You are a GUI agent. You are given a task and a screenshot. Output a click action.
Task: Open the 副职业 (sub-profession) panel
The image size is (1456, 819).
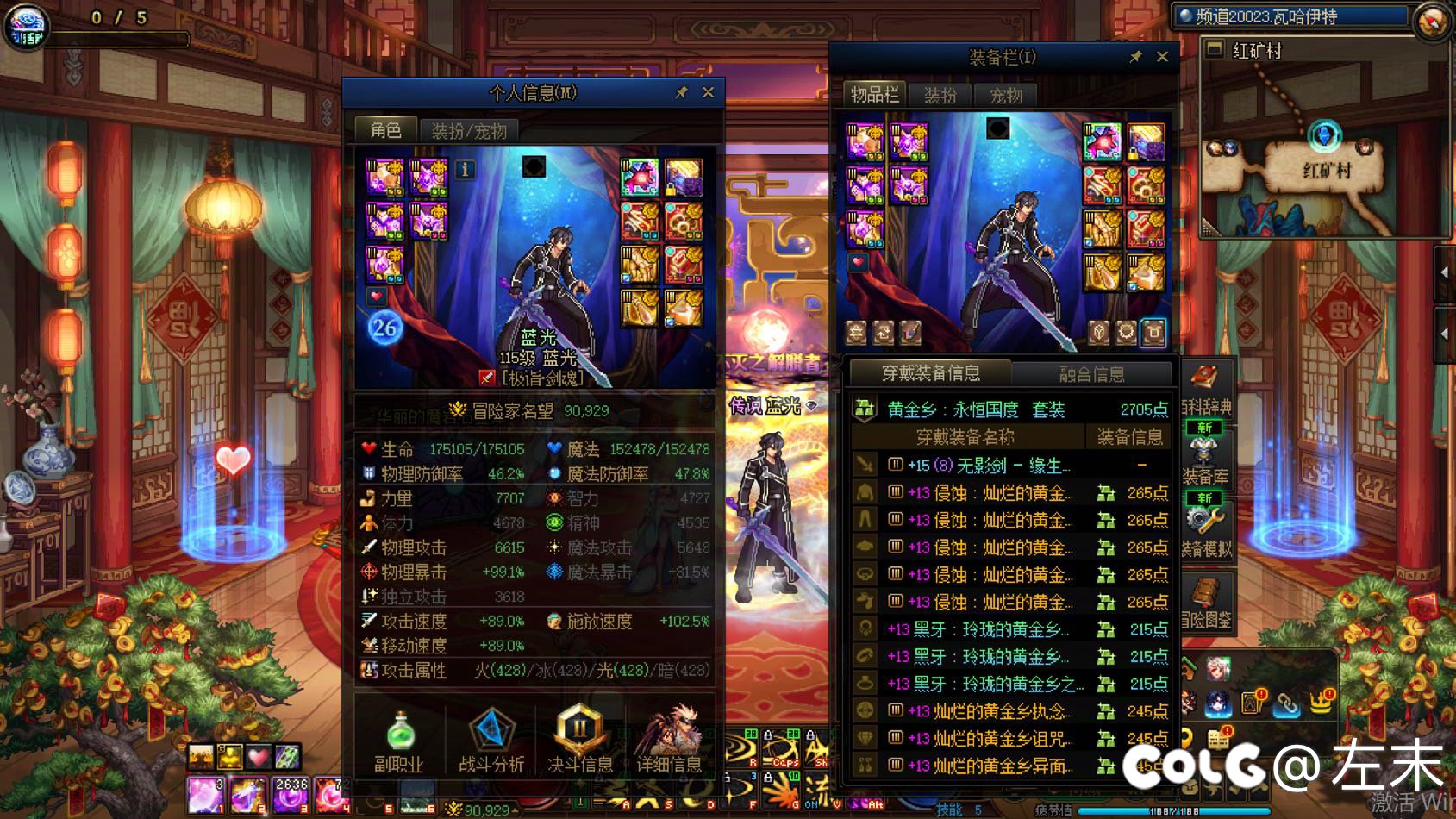tap(400, 737)
